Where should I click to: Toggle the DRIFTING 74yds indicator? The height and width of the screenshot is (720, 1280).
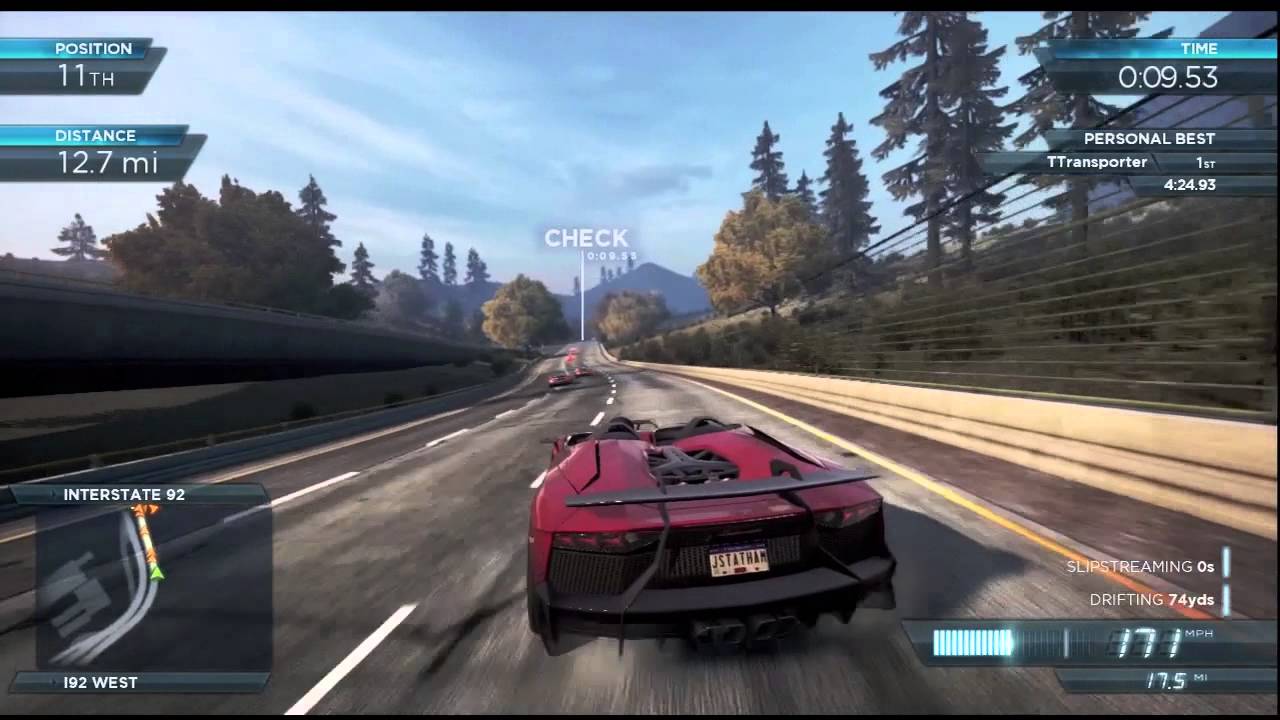click(x=1152, y=600)
